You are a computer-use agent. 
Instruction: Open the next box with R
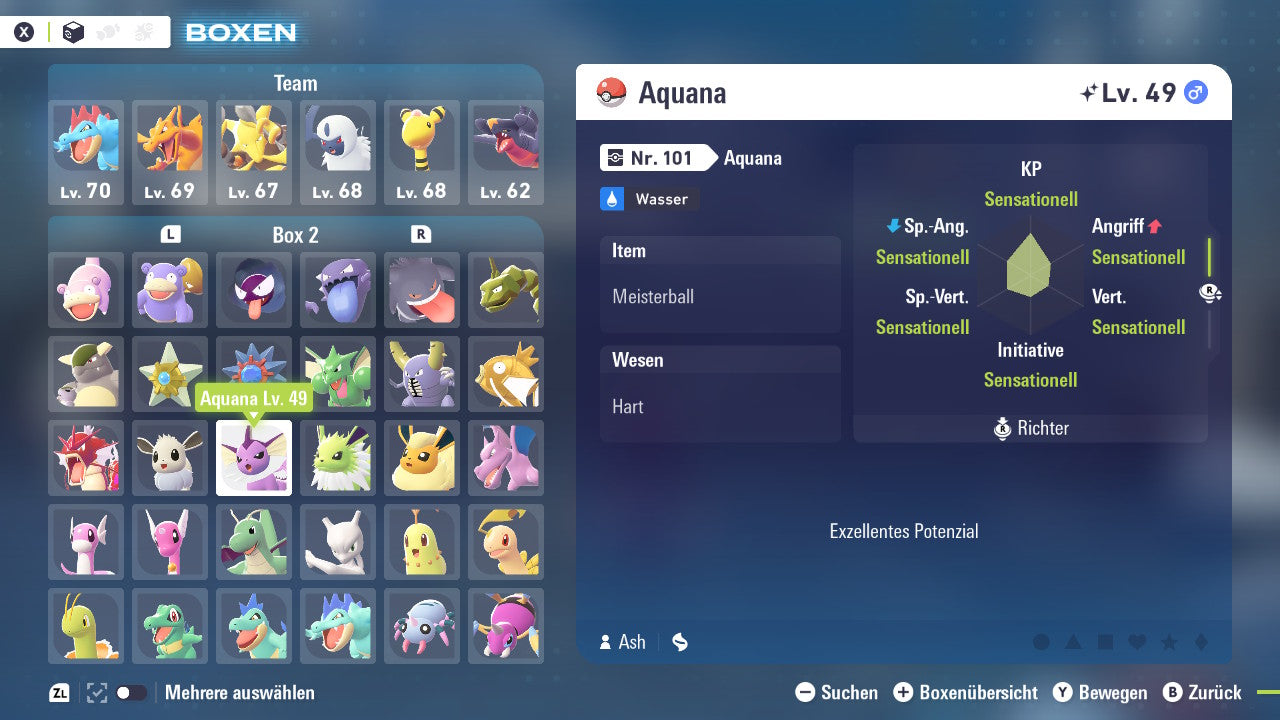tap(421, 234)
